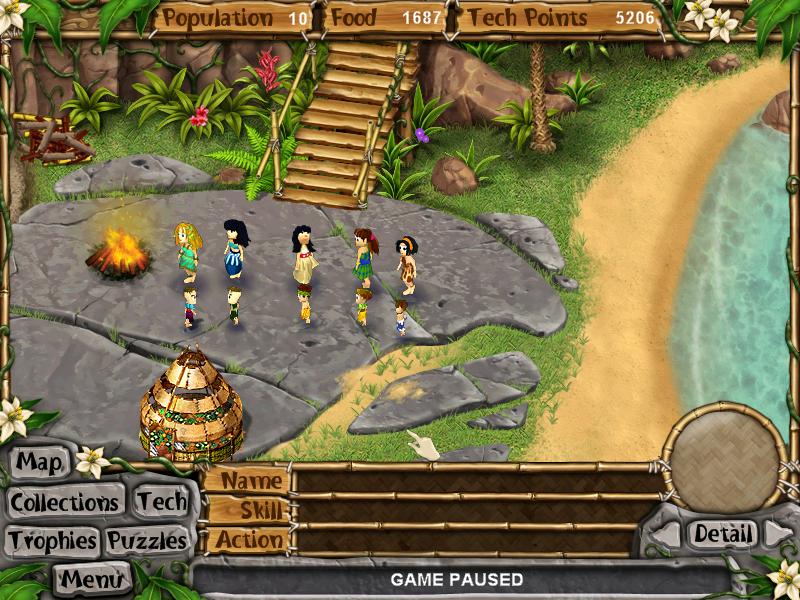Select previous villager with left arrow
800x600 pixels.
[x=666, y=535]
